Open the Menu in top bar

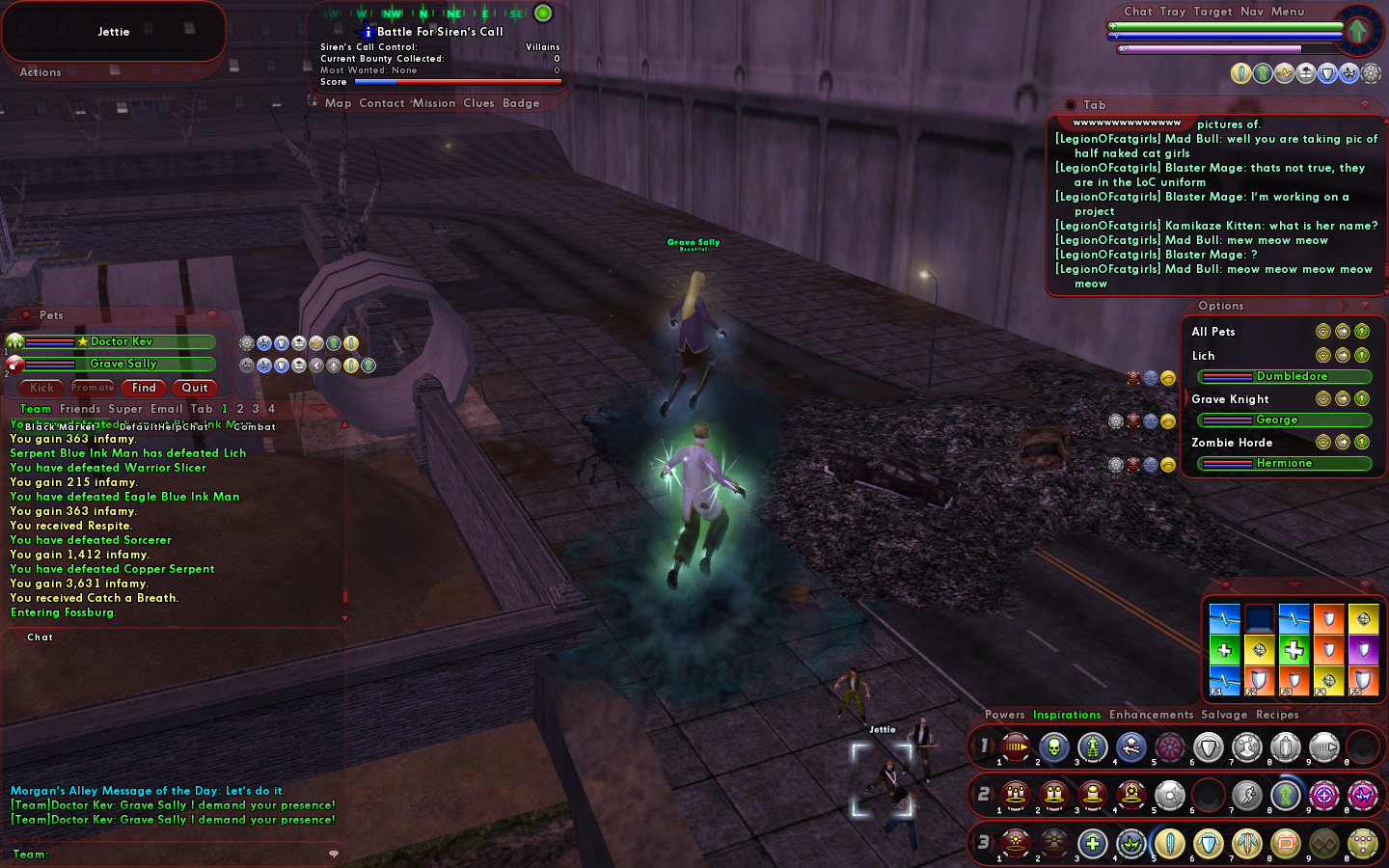(1287, 12)
